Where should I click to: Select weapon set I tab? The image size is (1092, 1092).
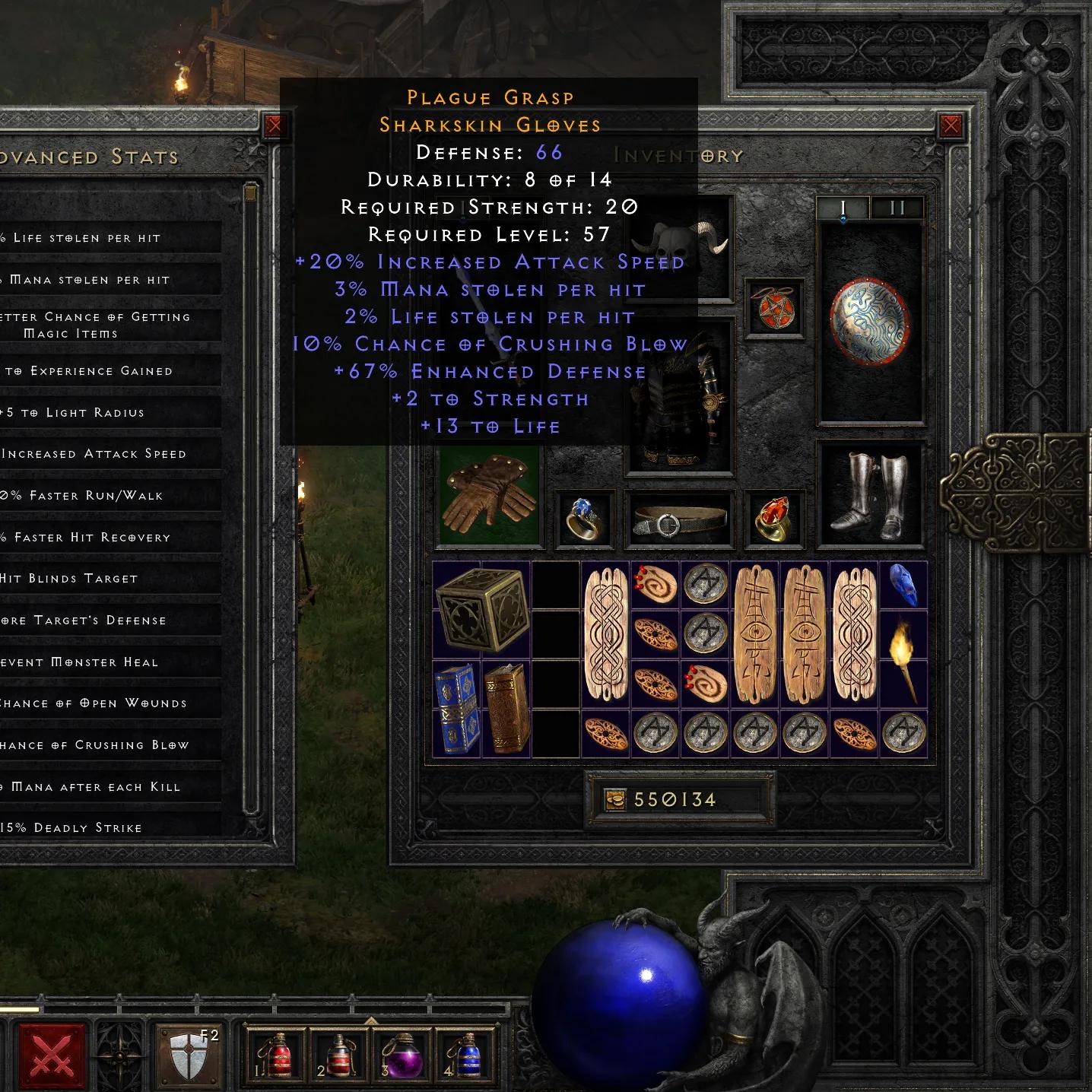[x=843, y=208]
